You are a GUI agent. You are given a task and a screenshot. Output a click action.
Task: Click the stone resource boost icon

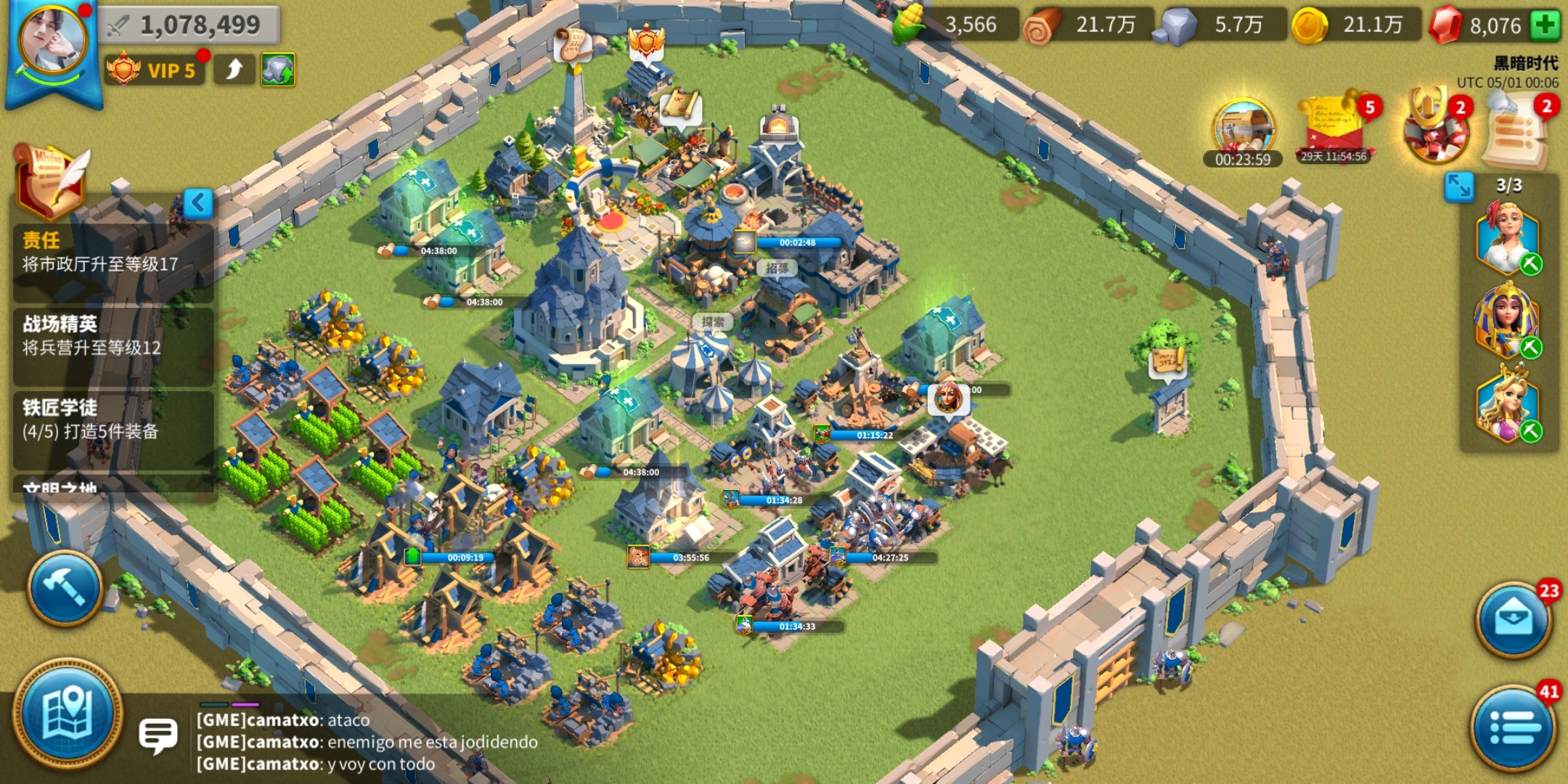tap(278, 70)
